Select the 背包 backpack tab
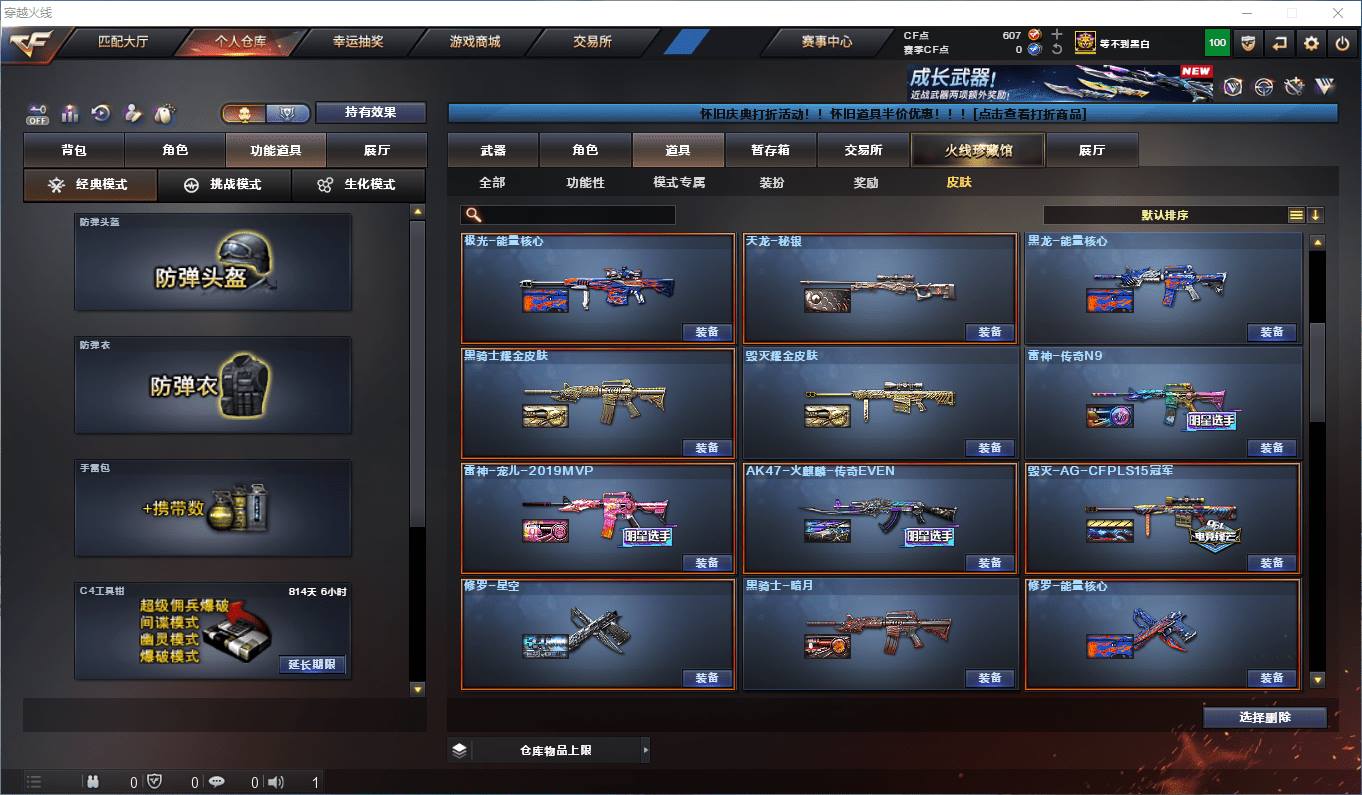Screen dimensions: 1362x795 74,150
